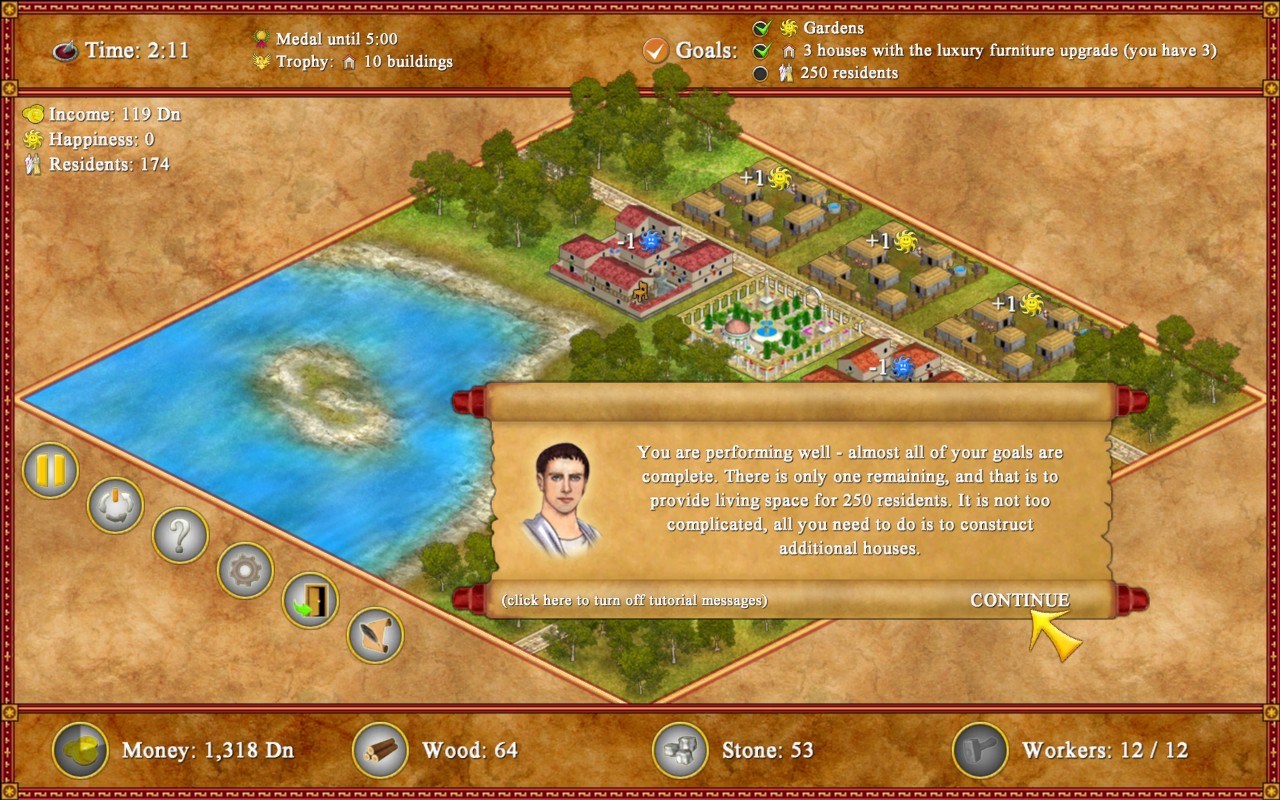Open the scroll and quill button
This screenshot has width=1280, height=800.
375,635
